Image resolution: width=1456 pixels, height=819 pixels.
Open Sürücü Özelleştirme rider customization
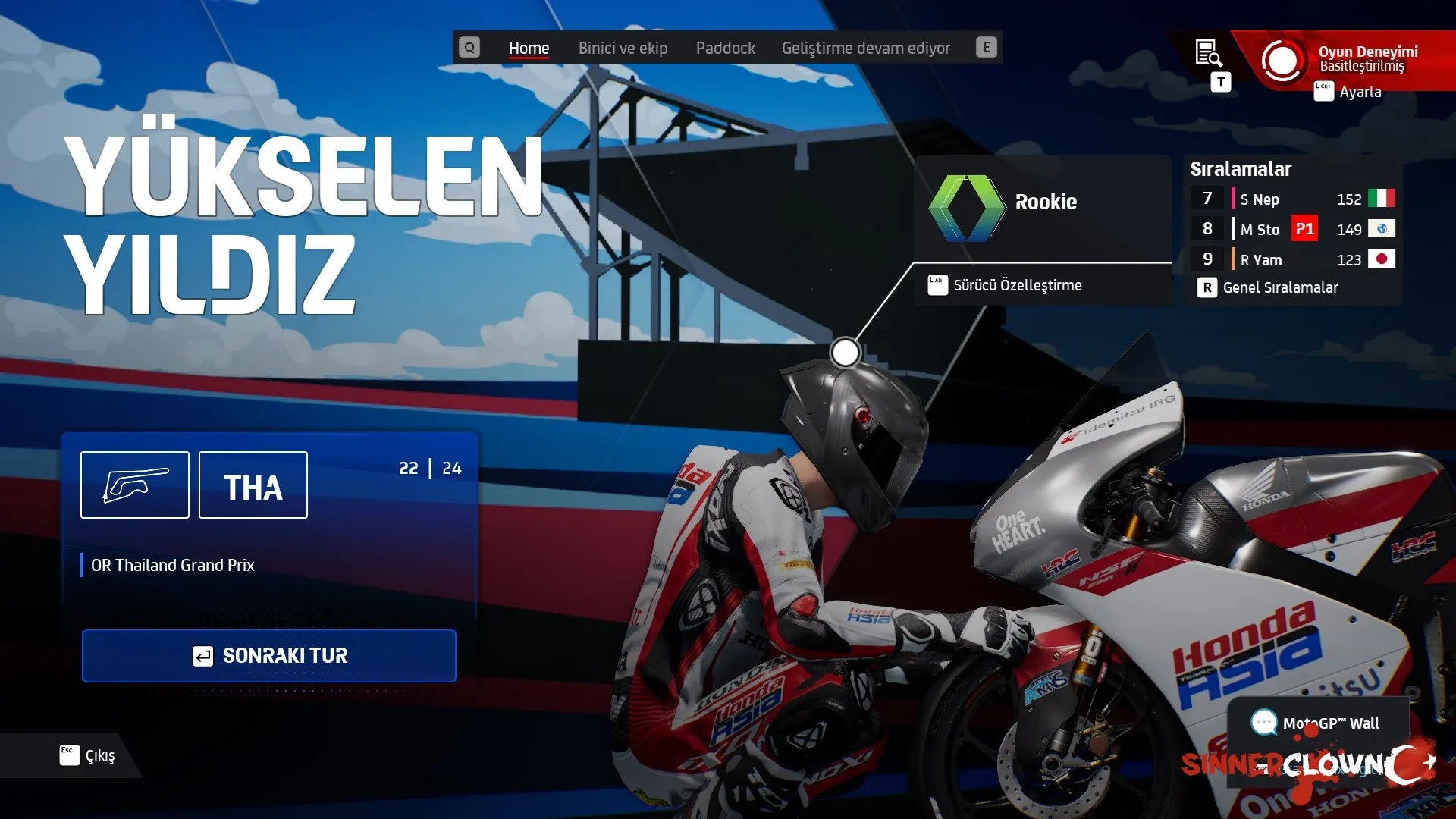1016,285
